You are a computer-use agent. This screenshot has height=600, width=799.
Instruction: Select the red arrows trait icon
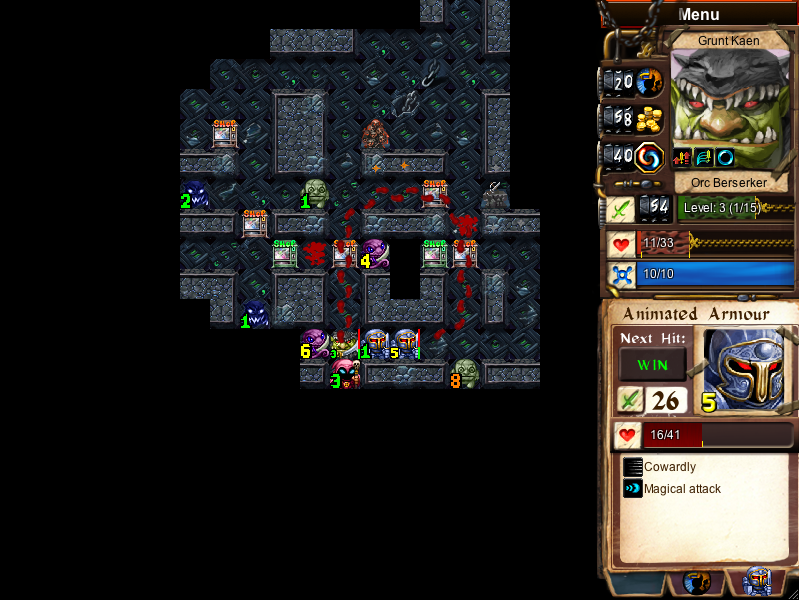[683, 157]
